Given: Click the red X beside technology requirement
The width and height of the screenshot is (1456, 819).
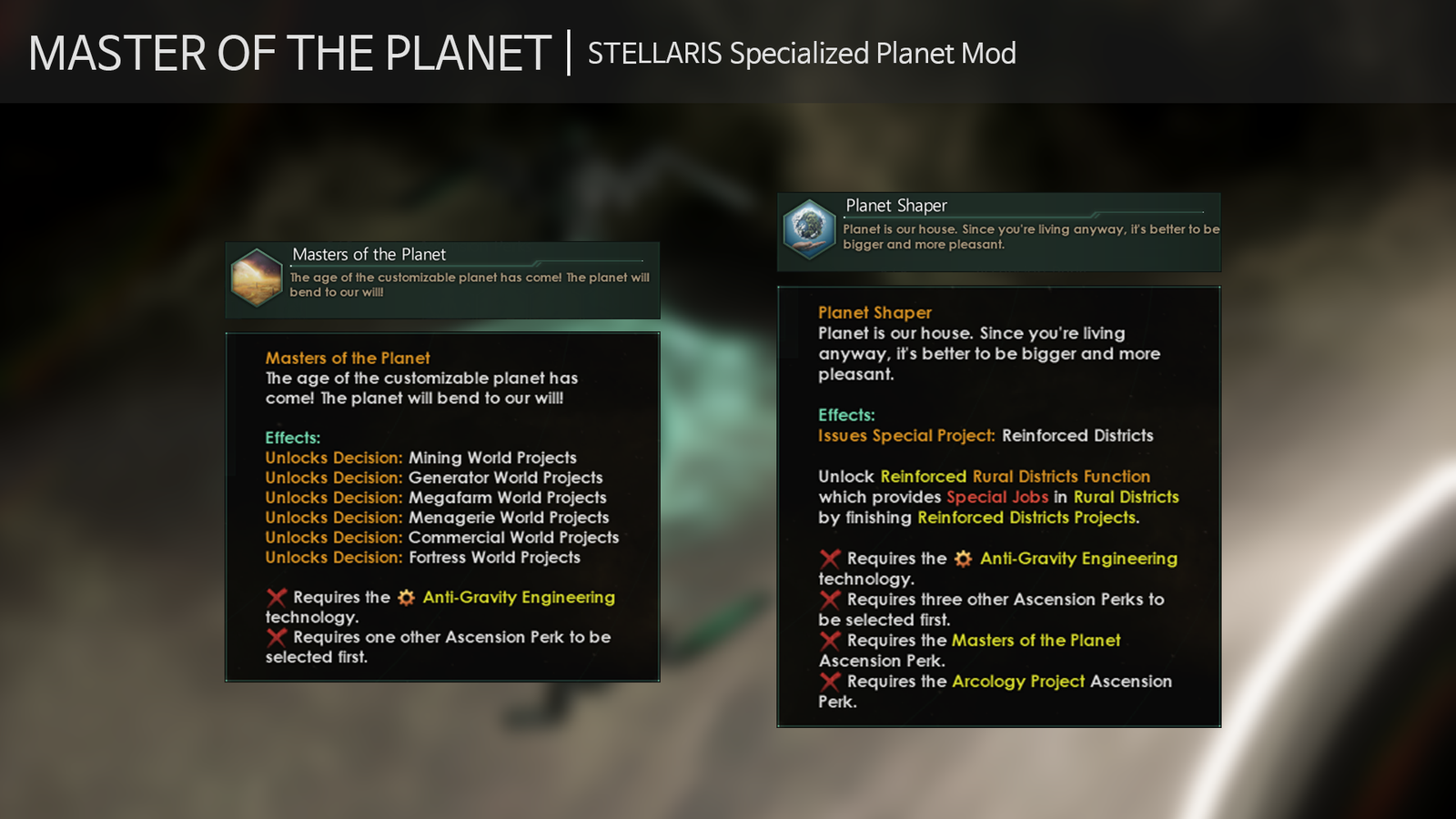Looking at the screenshot, I should (278, 597).
